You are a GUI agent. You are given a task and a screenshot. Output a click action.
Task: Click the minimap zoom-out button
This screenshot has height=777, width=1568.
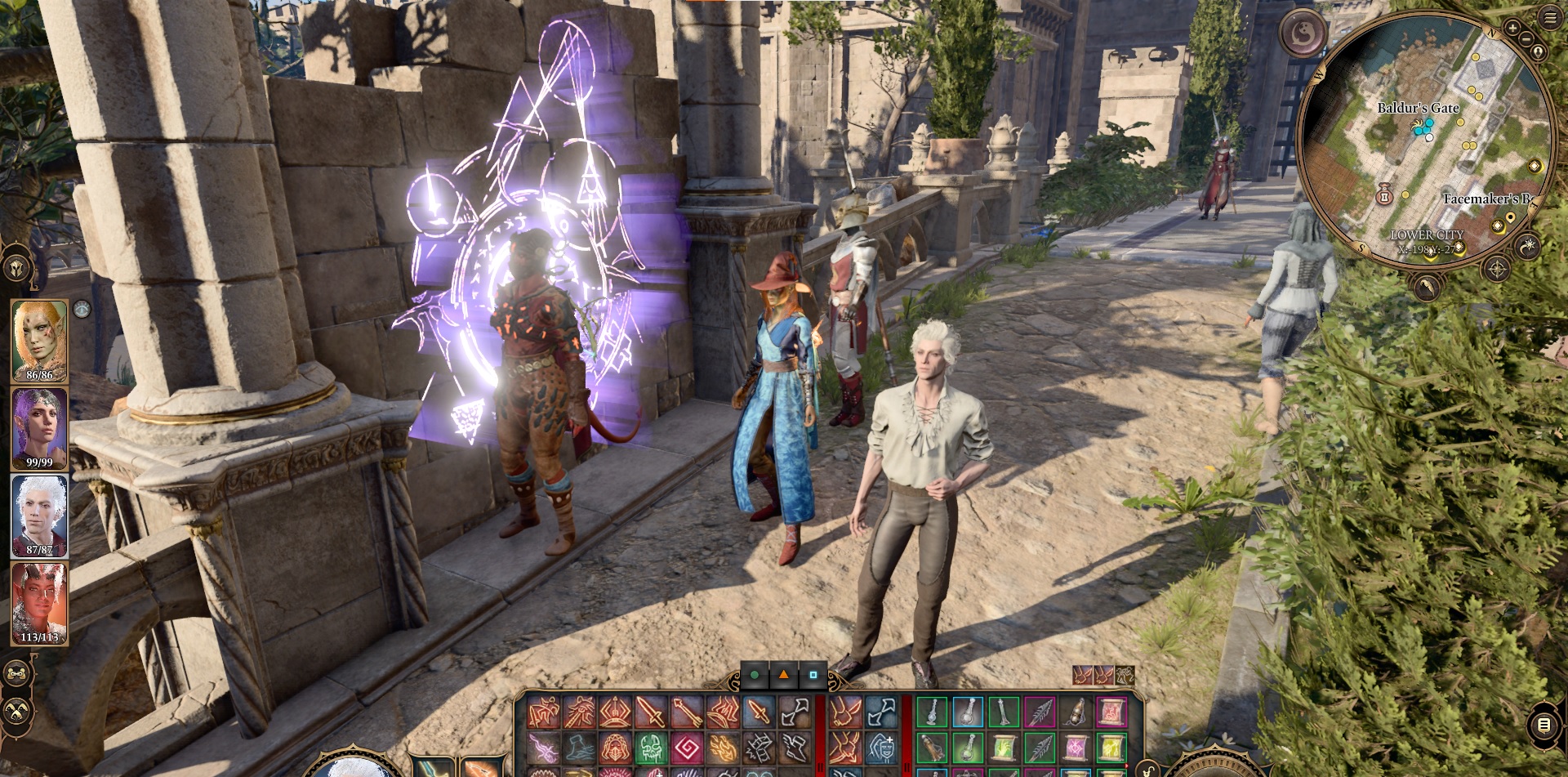coord(1526,39)
